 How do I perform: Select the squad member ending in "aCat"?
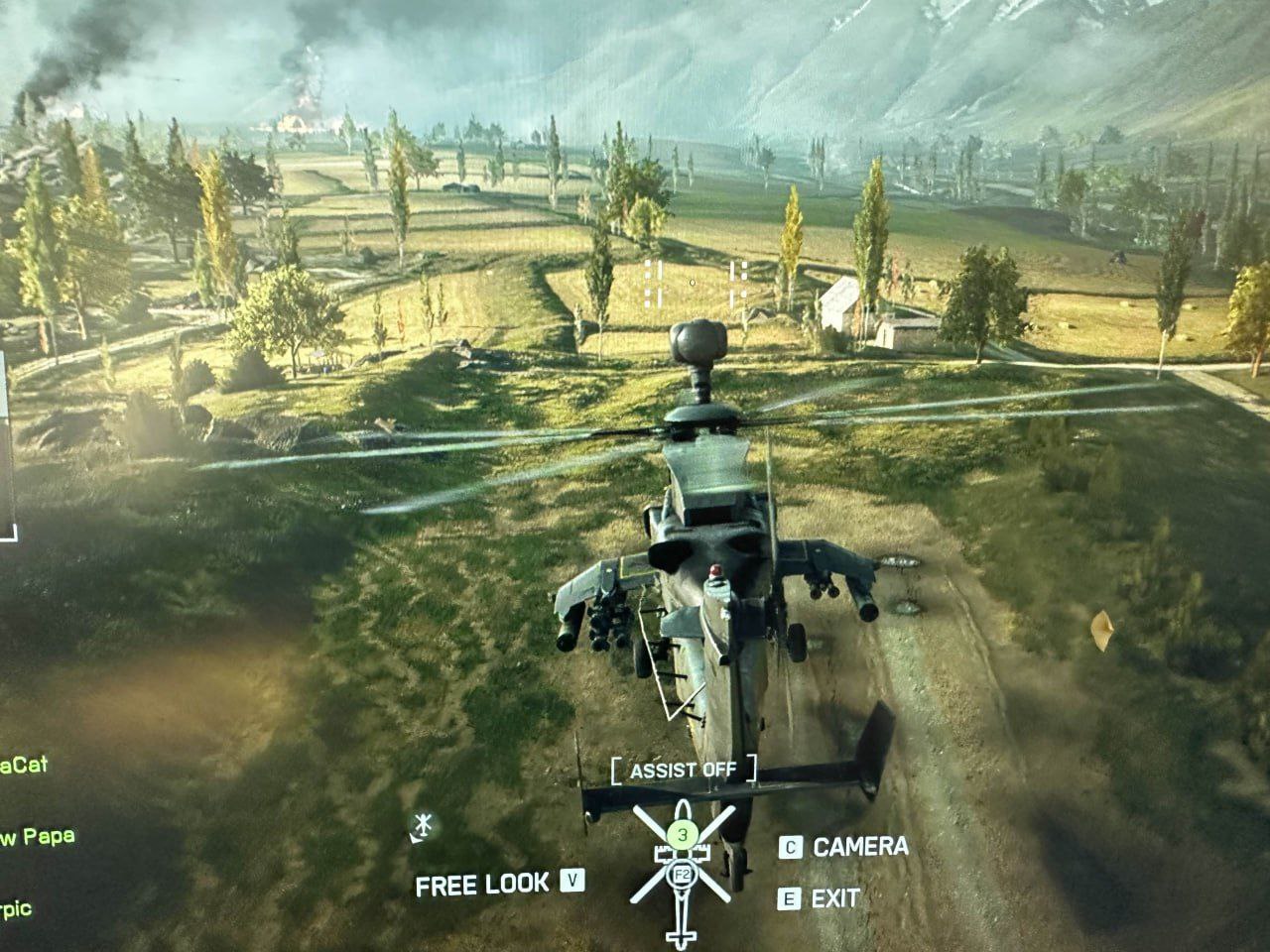(x=24, y=766)
